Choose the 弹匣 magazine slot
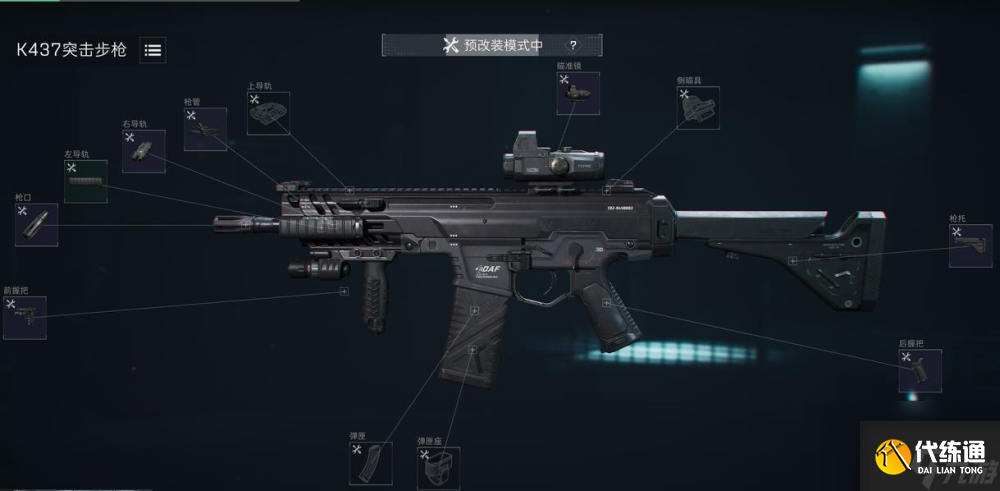The image size is (1000, 491). (370, 464)
